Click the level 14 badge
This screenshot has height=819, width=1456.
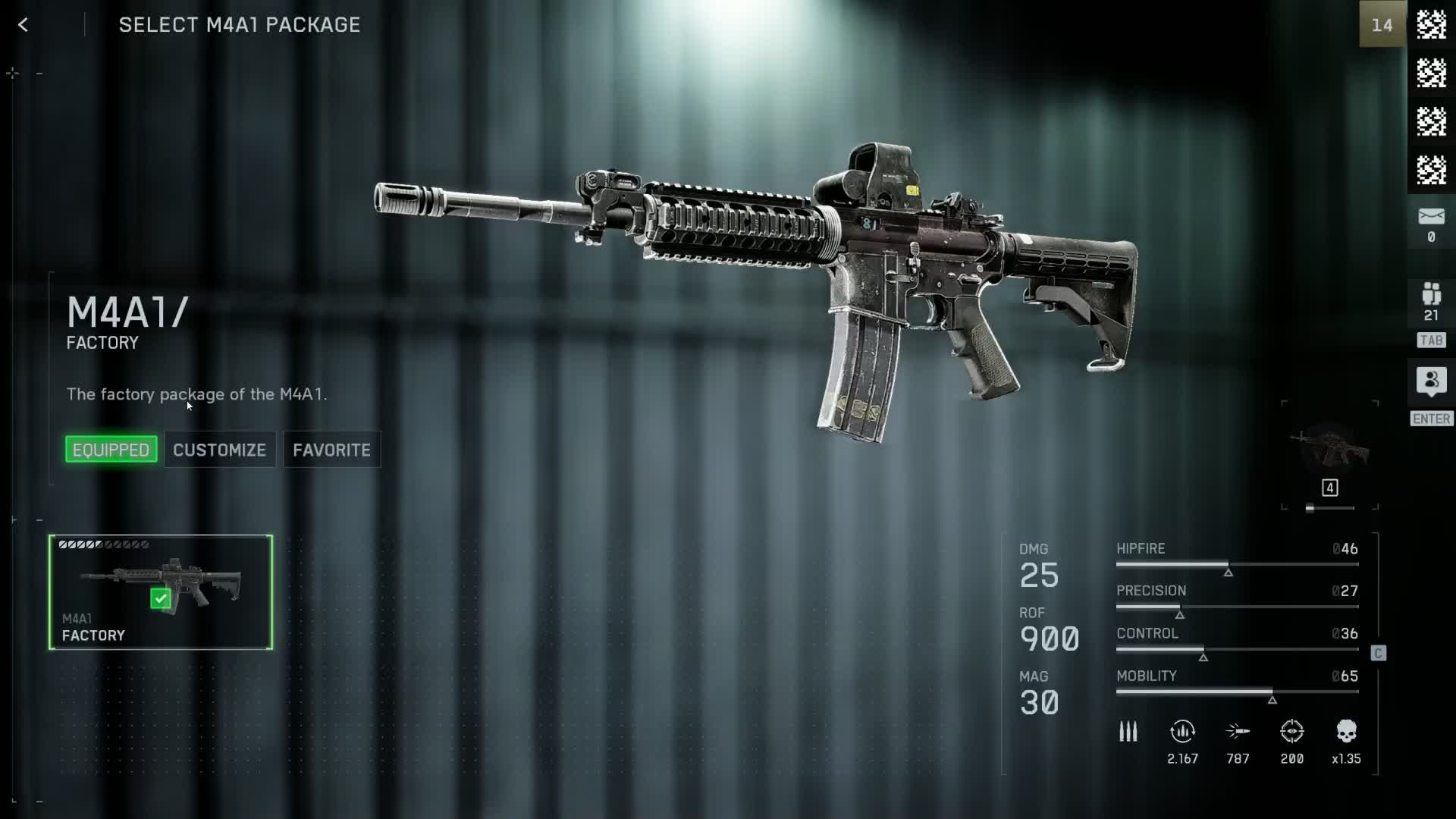tap(1382, 25)
